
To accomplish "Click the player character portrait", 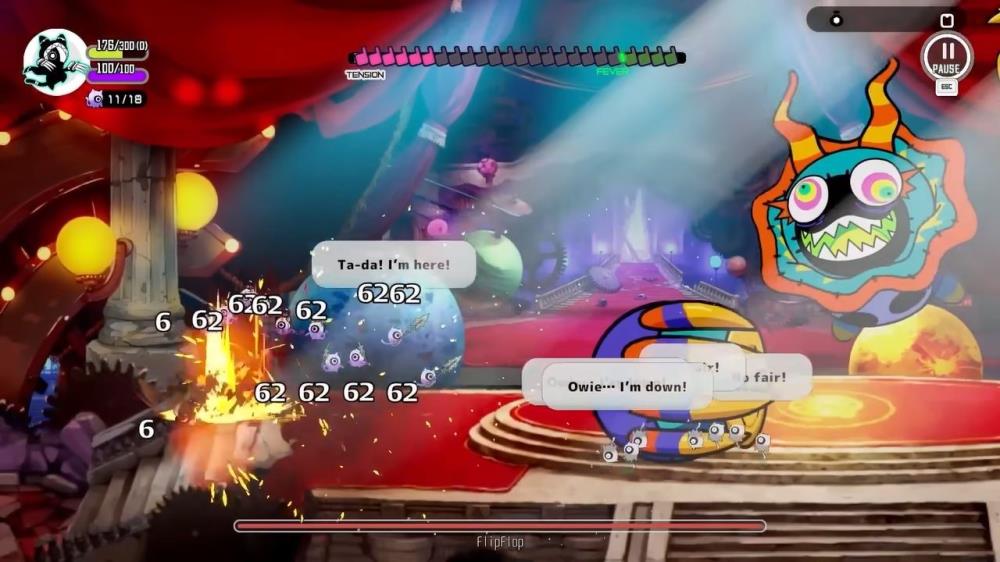I will (x=55, y=62).
